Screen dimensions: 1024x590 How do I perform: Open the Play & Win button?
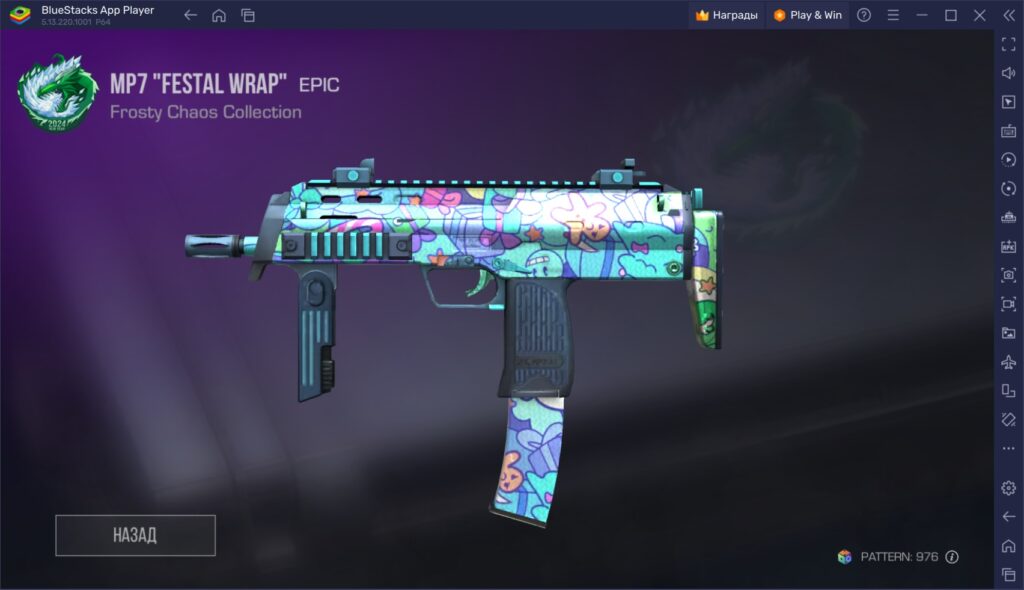coord(808,15)
